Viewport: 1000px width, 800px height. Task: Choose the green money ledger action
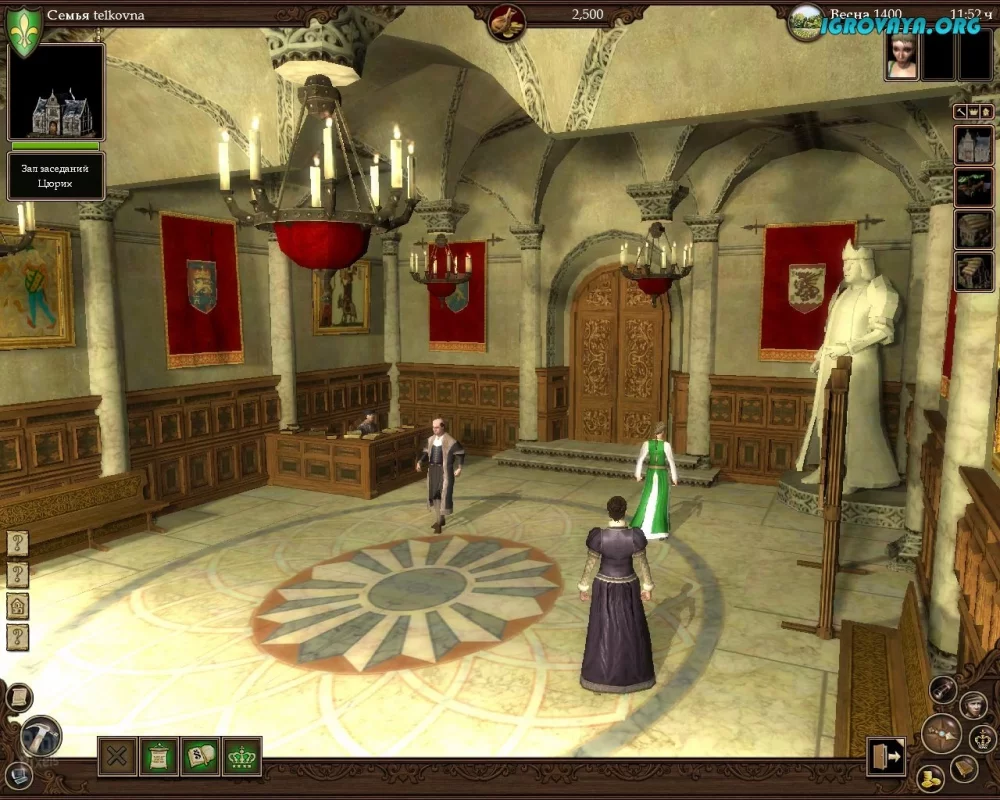tap(201, 756)
